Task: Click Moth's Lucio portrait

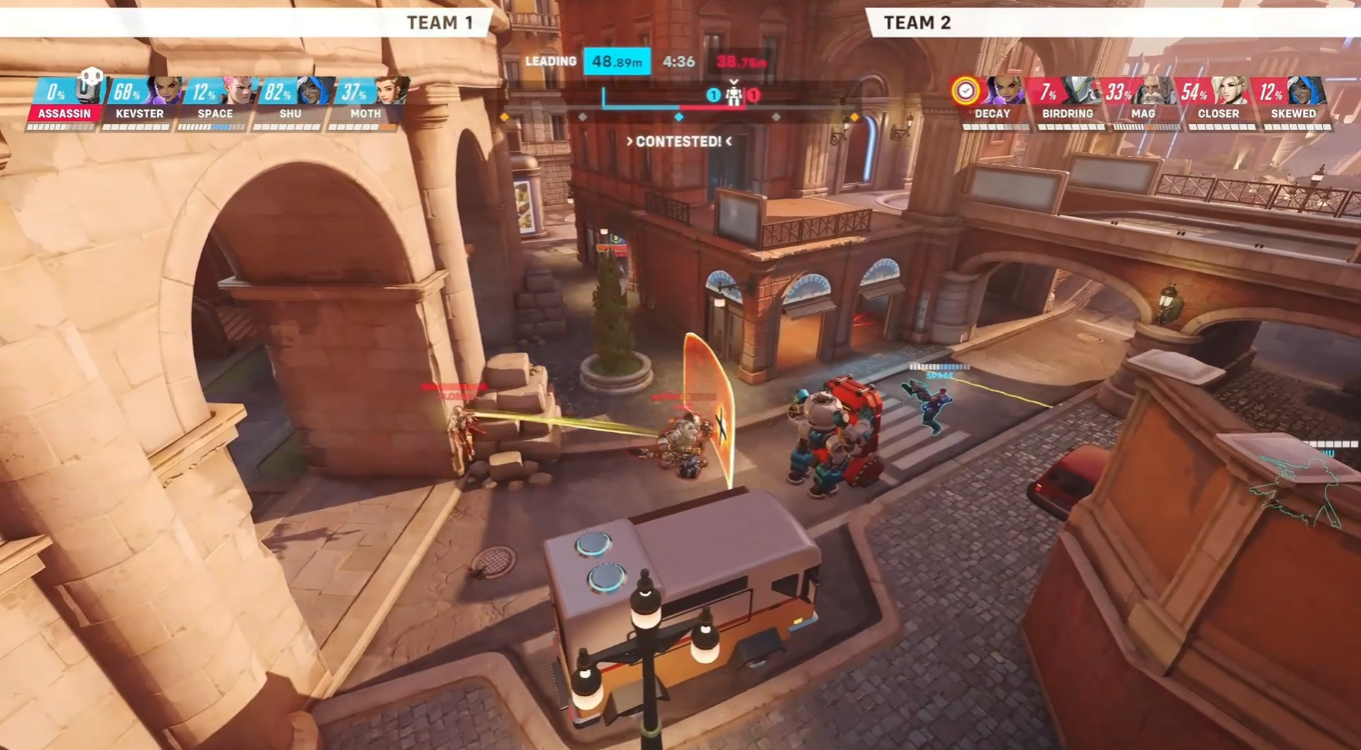Action: (x=395, y=92)
